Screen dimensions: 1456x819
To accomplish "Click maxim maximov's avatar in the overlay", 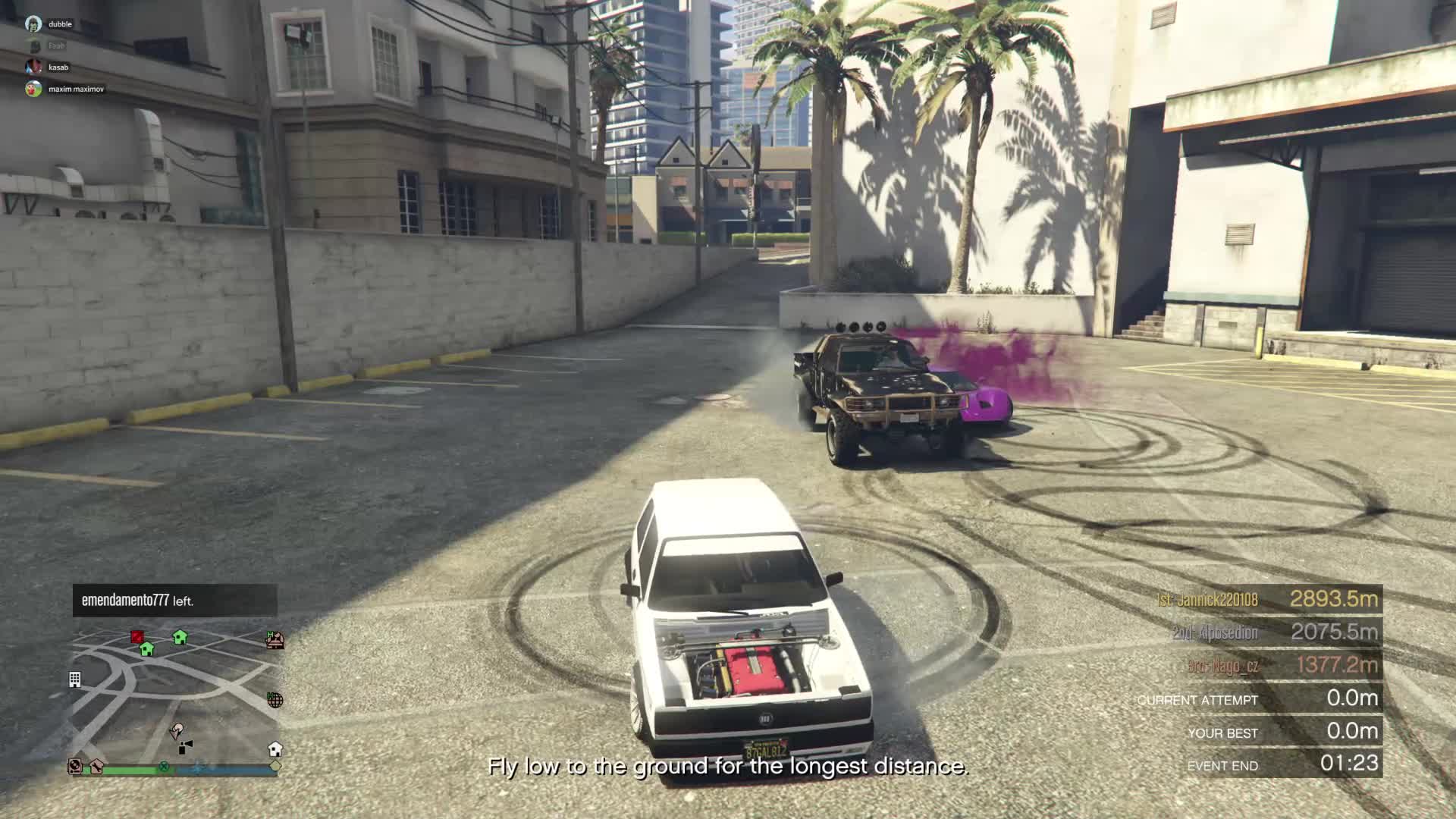I will [33, 89].
